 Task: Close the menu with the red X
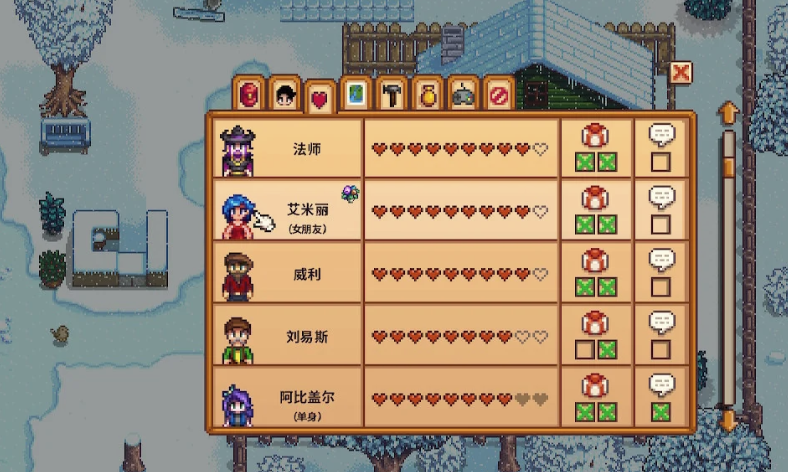click(681, 73)
